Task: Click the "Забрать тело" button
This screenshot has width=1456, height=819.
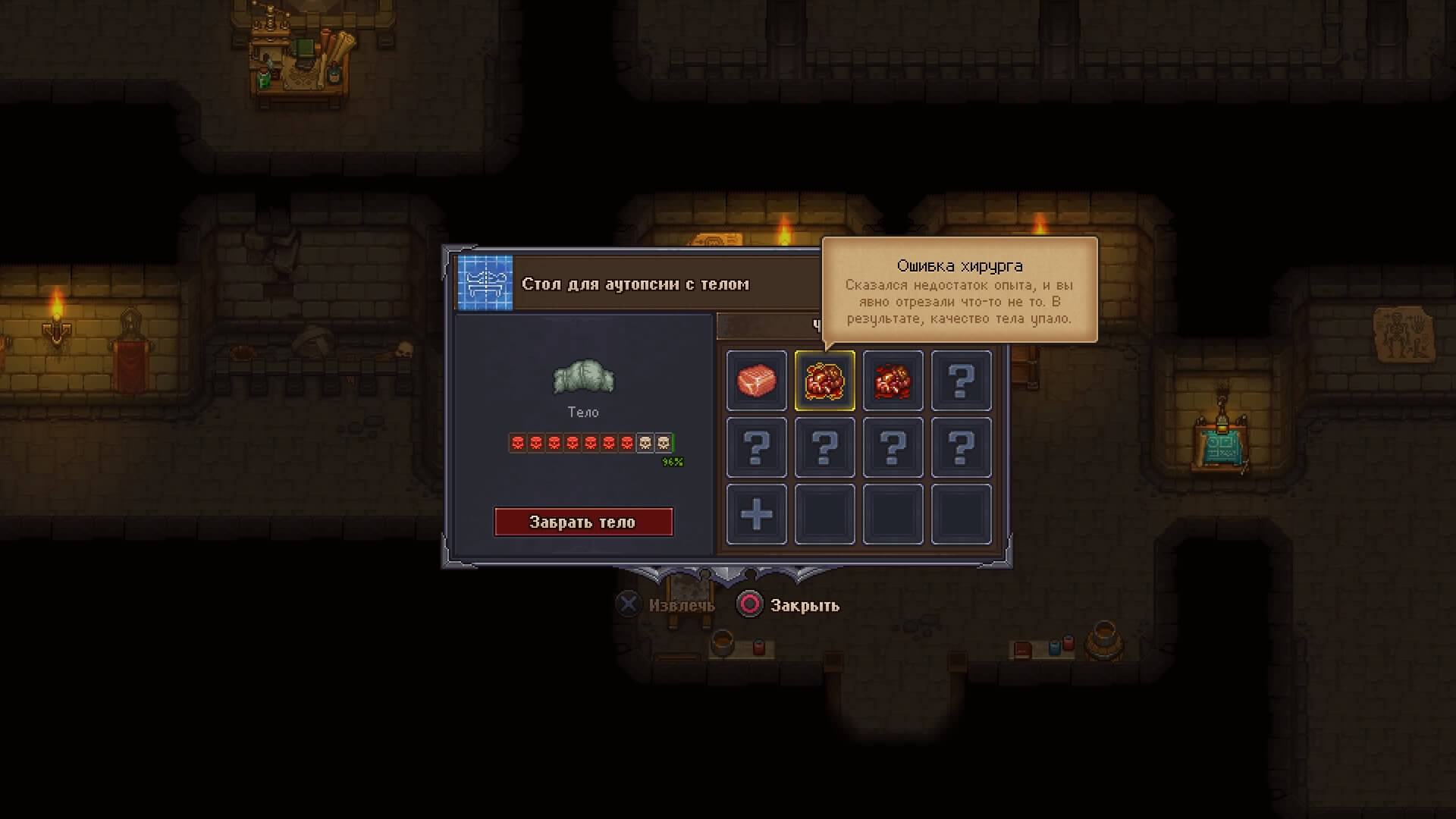Action: (583, 522)
